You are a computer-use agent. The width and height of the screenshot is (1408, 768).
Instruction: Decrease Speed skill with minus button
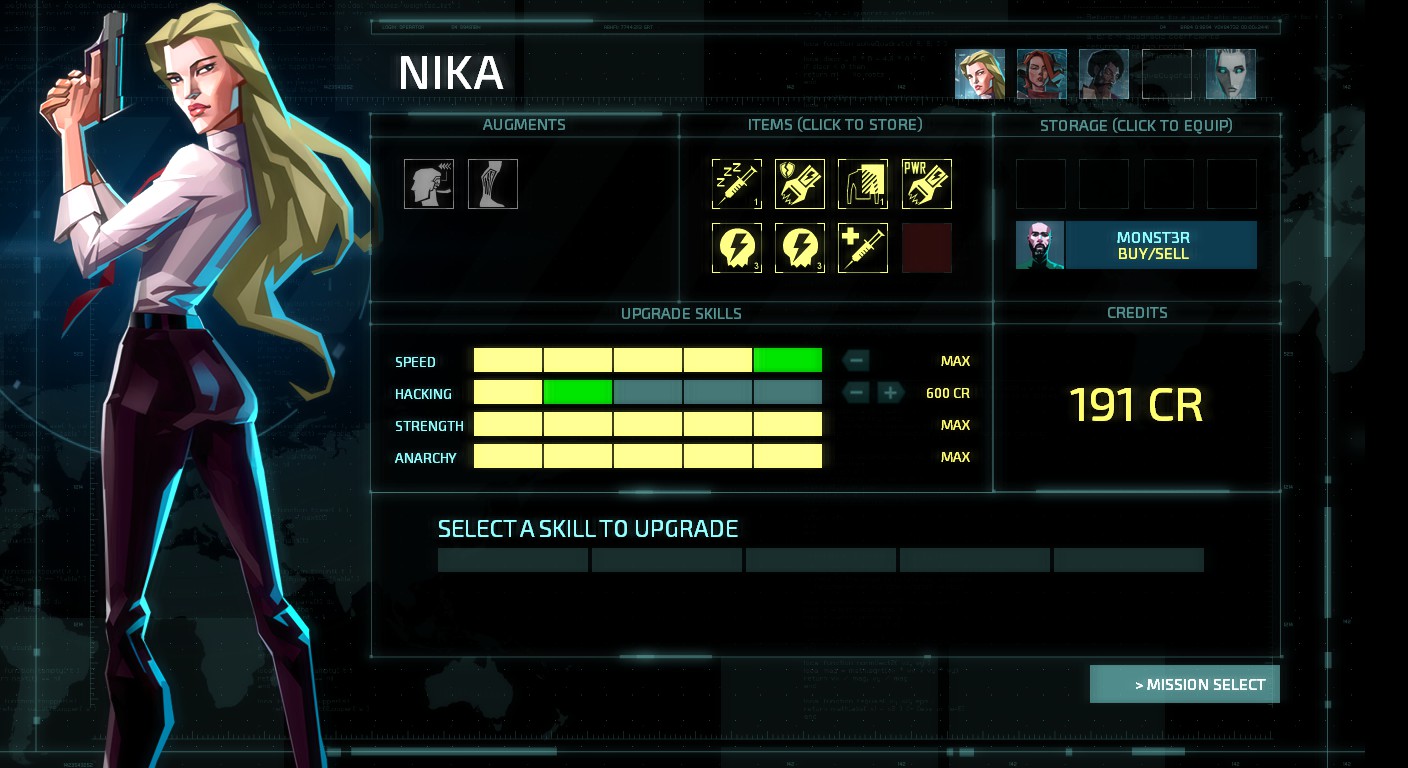856,361
